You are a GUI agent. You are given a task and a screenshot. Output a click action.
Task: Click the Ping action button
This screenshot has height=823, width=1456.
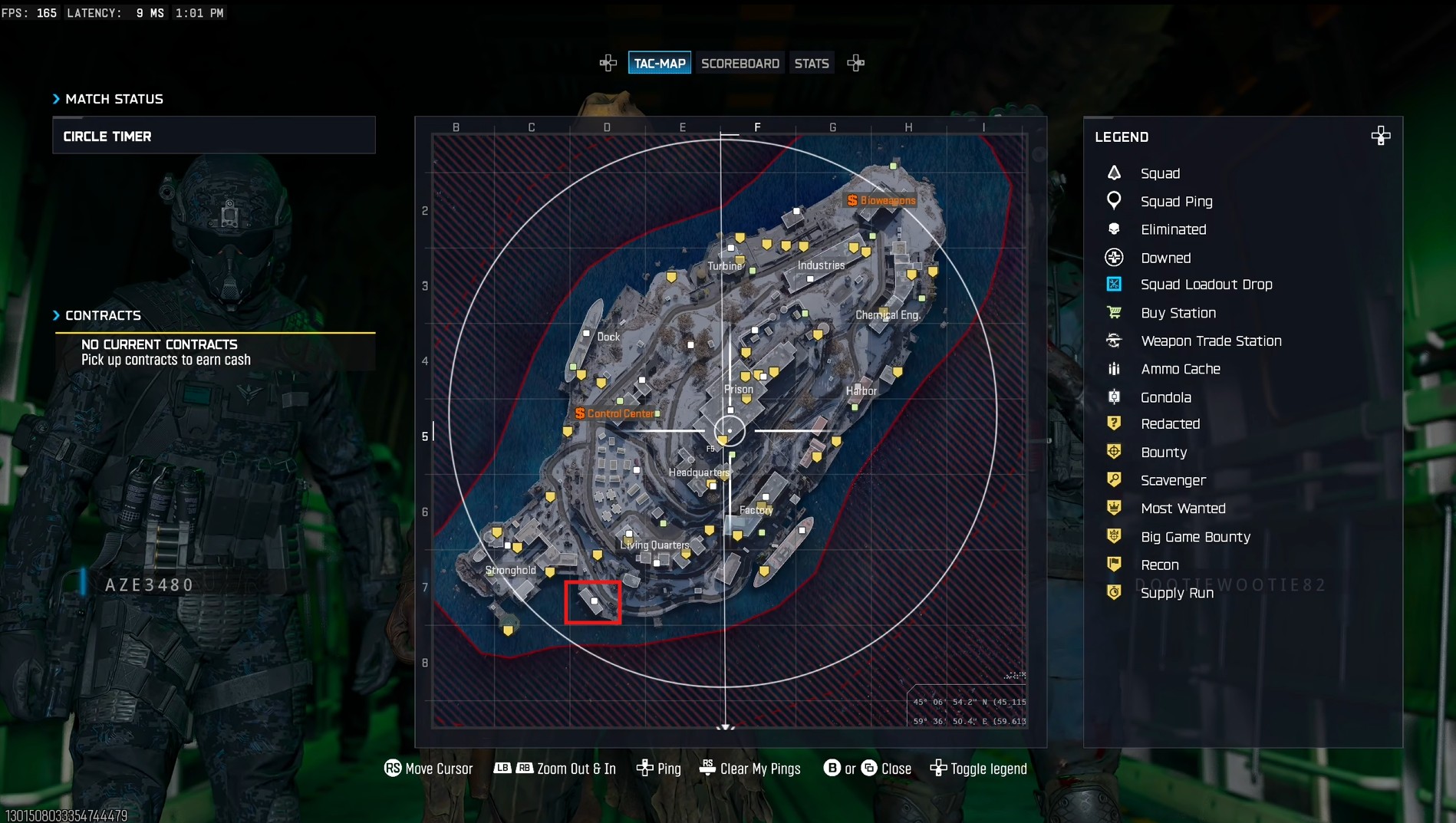point(658,768)
